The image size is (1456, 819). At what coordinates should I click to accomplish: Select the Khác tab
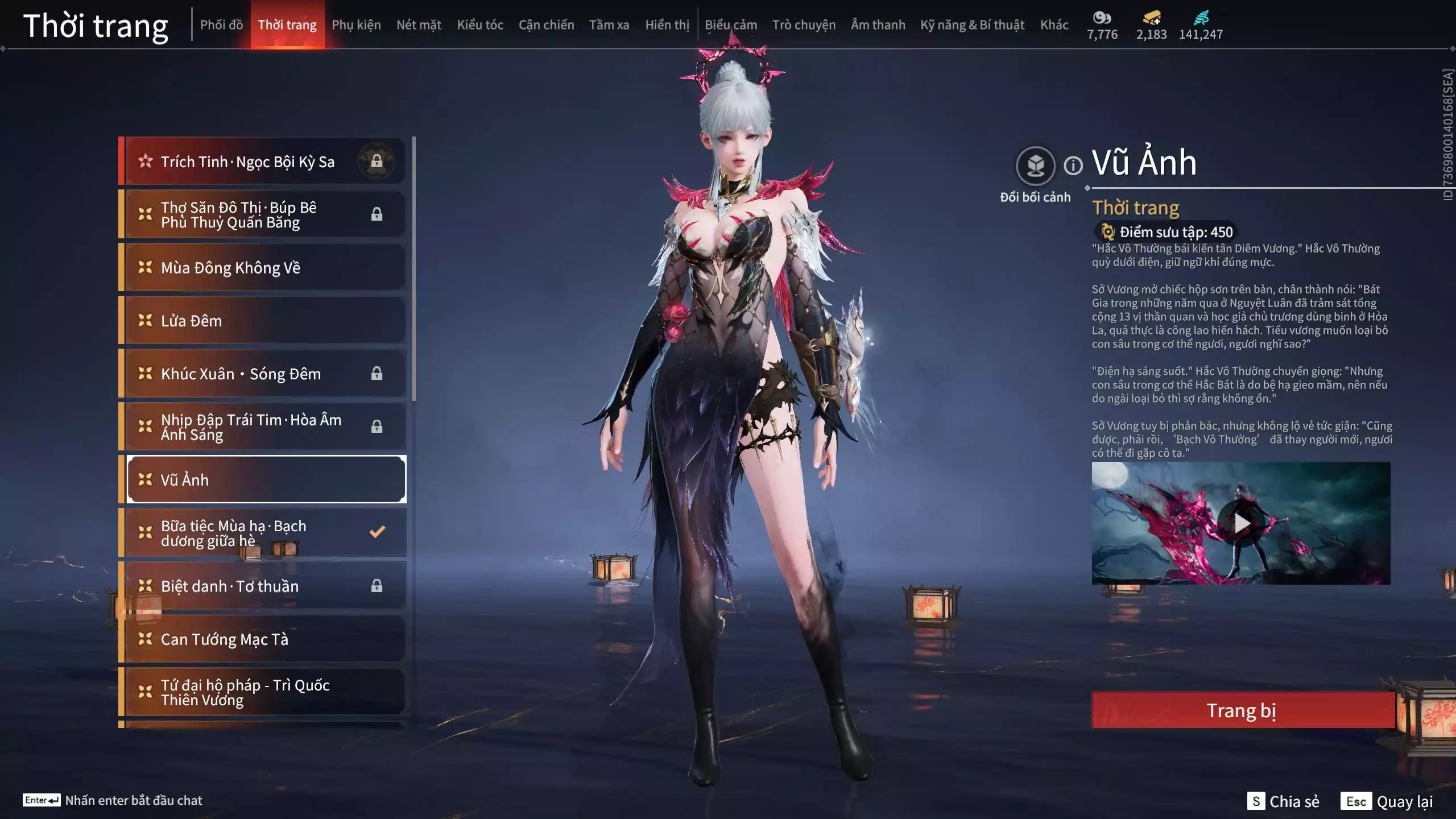tap(1054, 25)
